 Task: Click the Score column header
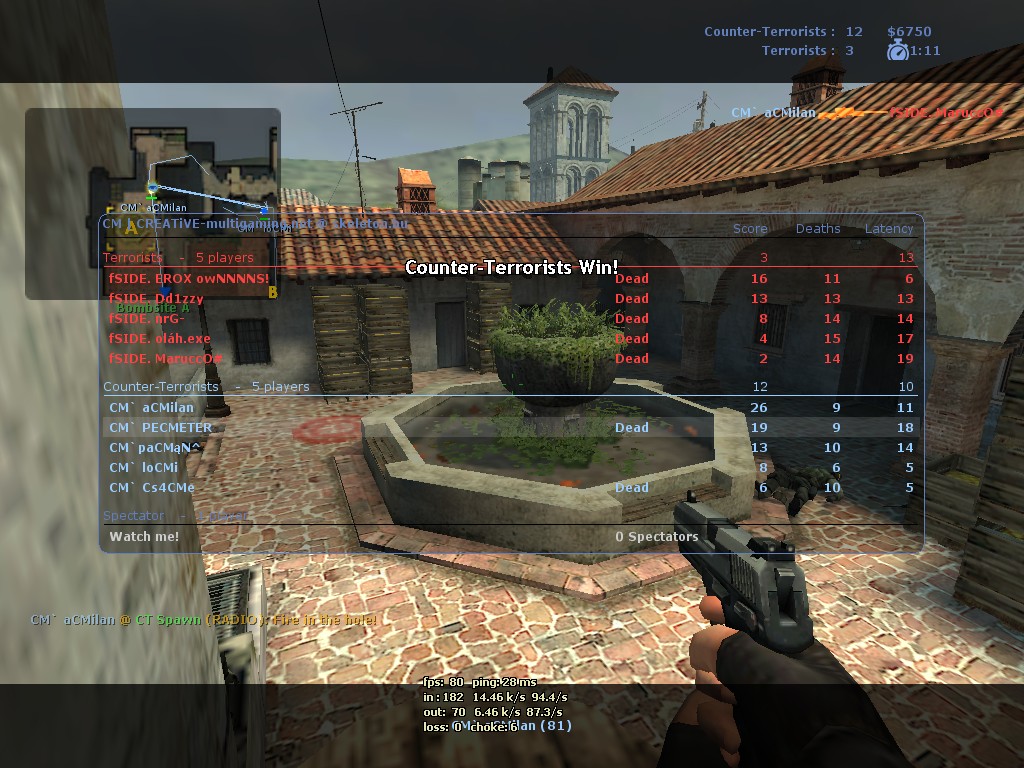tap(750, 229)
